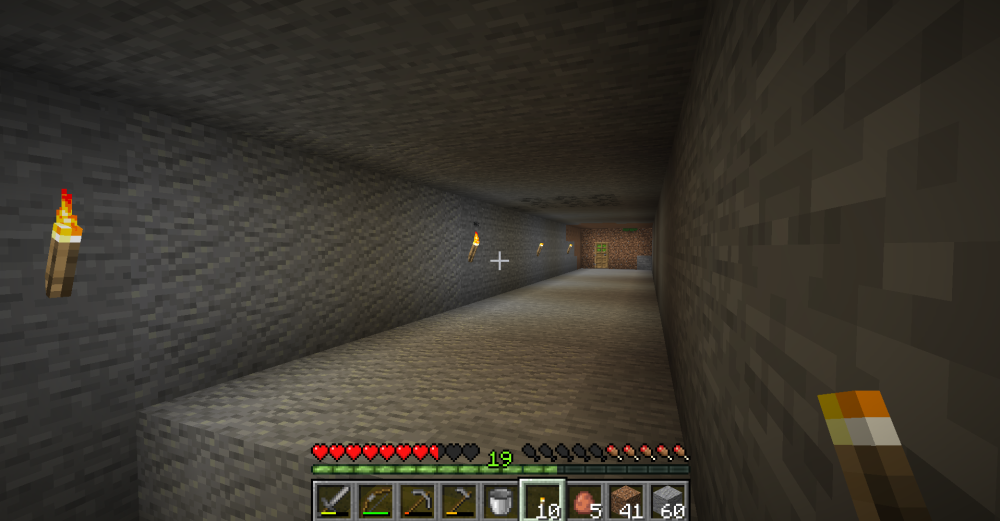Select the raw meat stack of 5
Viewport: 1000px width, 521px height.
pos(585,500)
